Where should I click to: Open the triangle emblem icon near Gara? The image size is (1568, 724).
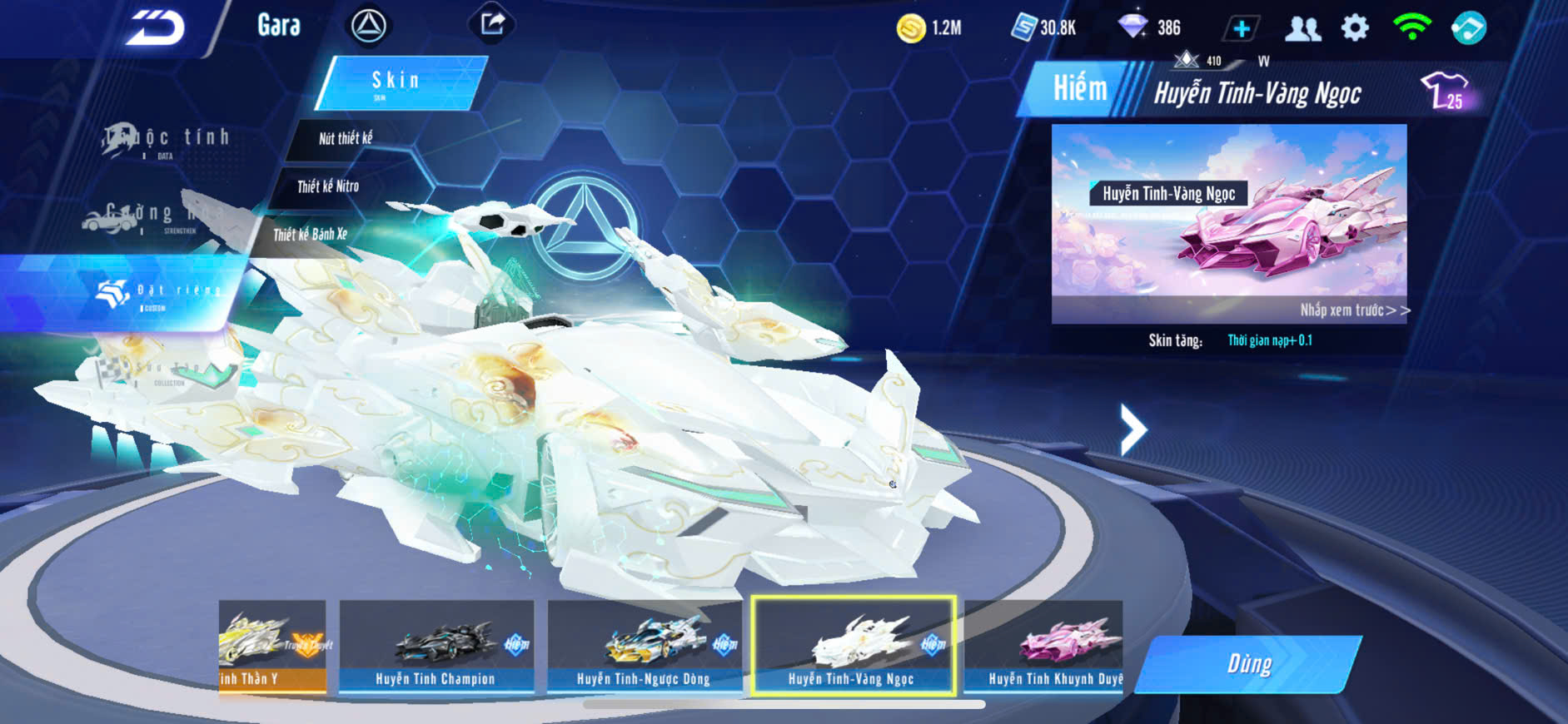[368, 26]
